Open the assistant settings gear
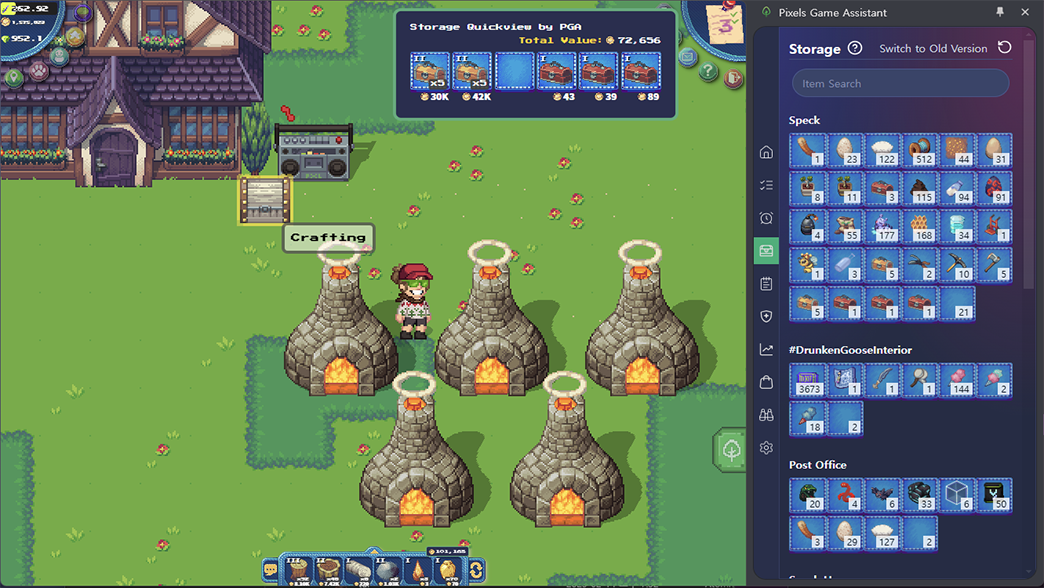 (x=766, y=448)
